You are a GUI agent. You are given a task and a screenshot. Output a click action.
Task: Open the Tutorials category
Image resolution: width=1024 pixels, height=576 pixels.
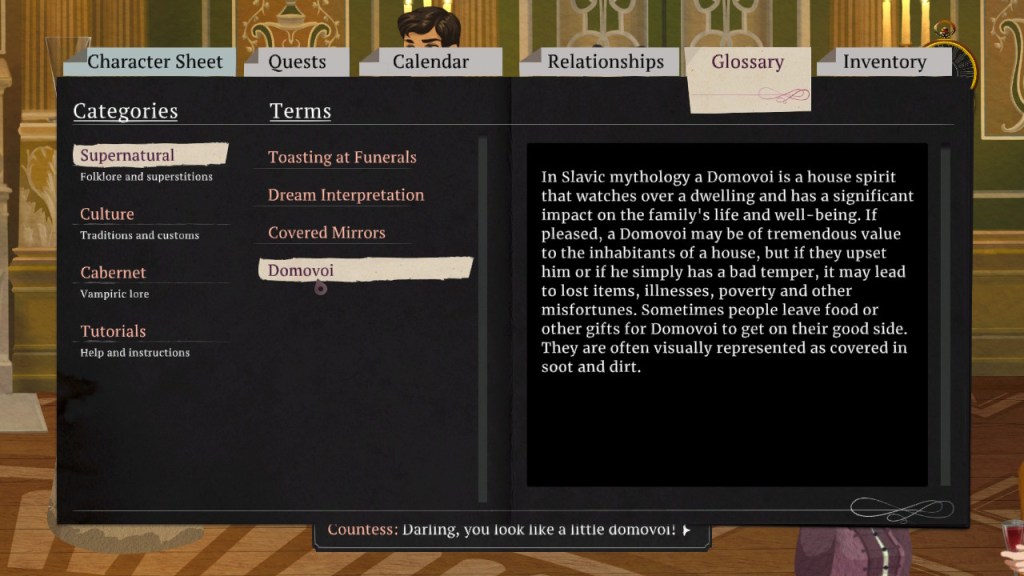113,332
